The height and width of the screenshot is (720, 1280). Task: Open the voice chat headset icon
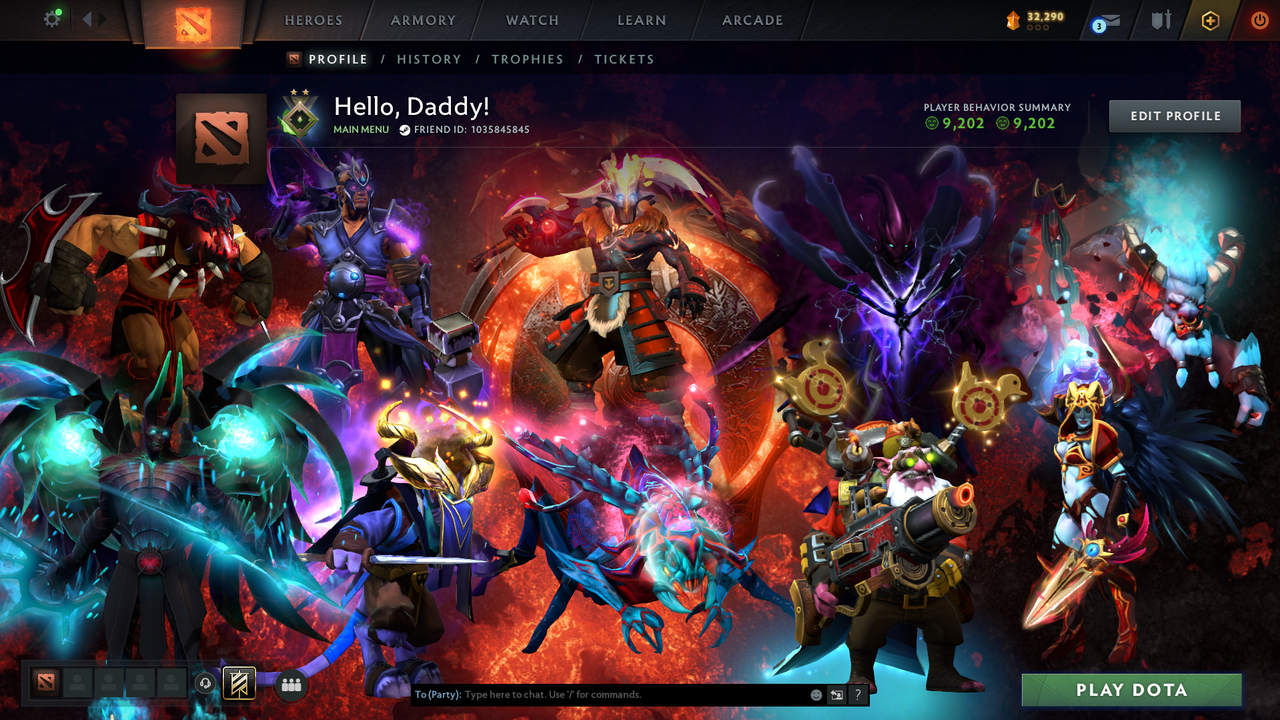[205, 682]
